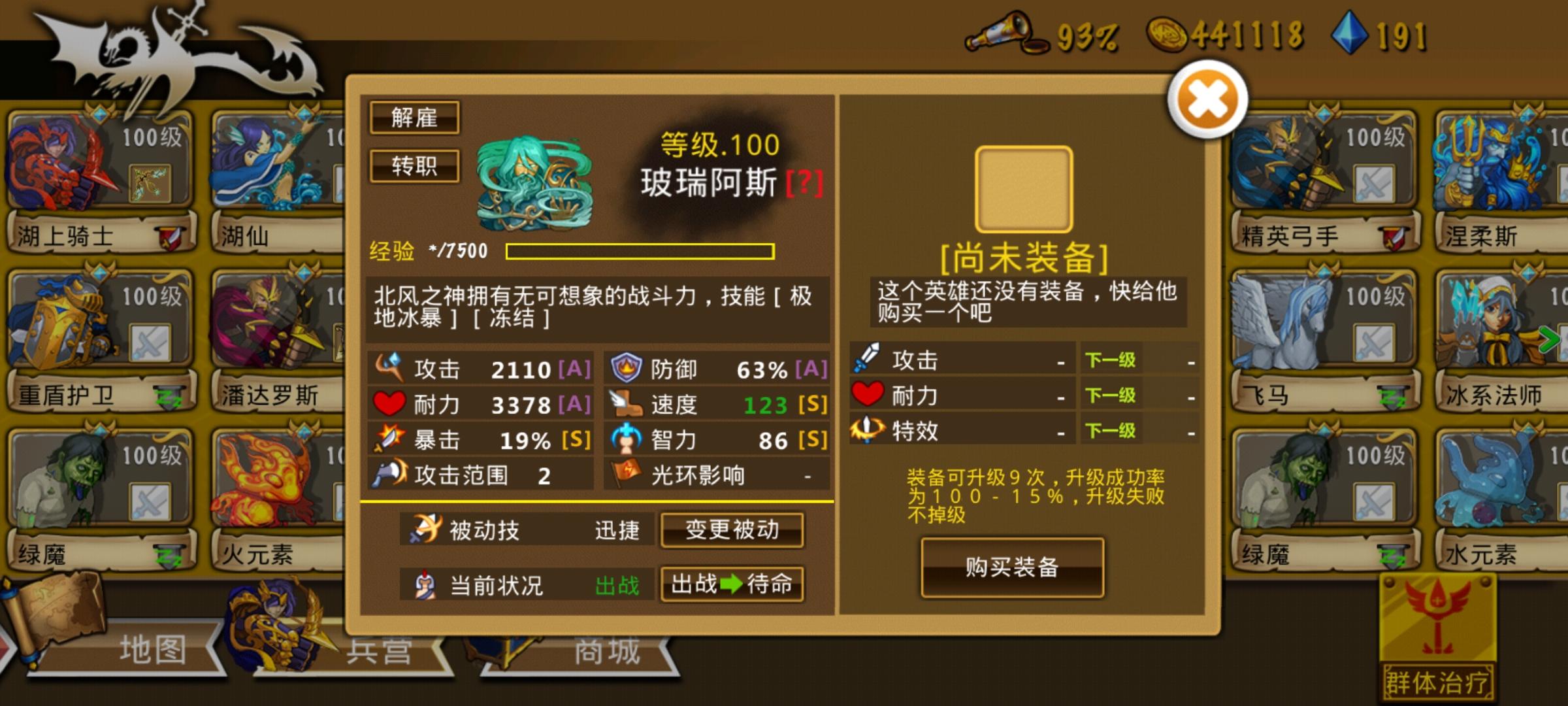Image resolution: width=1568 pixels, height=706 pixels.
Task: Click the 速度 boot stat icon
Action: tap(627, 404)
